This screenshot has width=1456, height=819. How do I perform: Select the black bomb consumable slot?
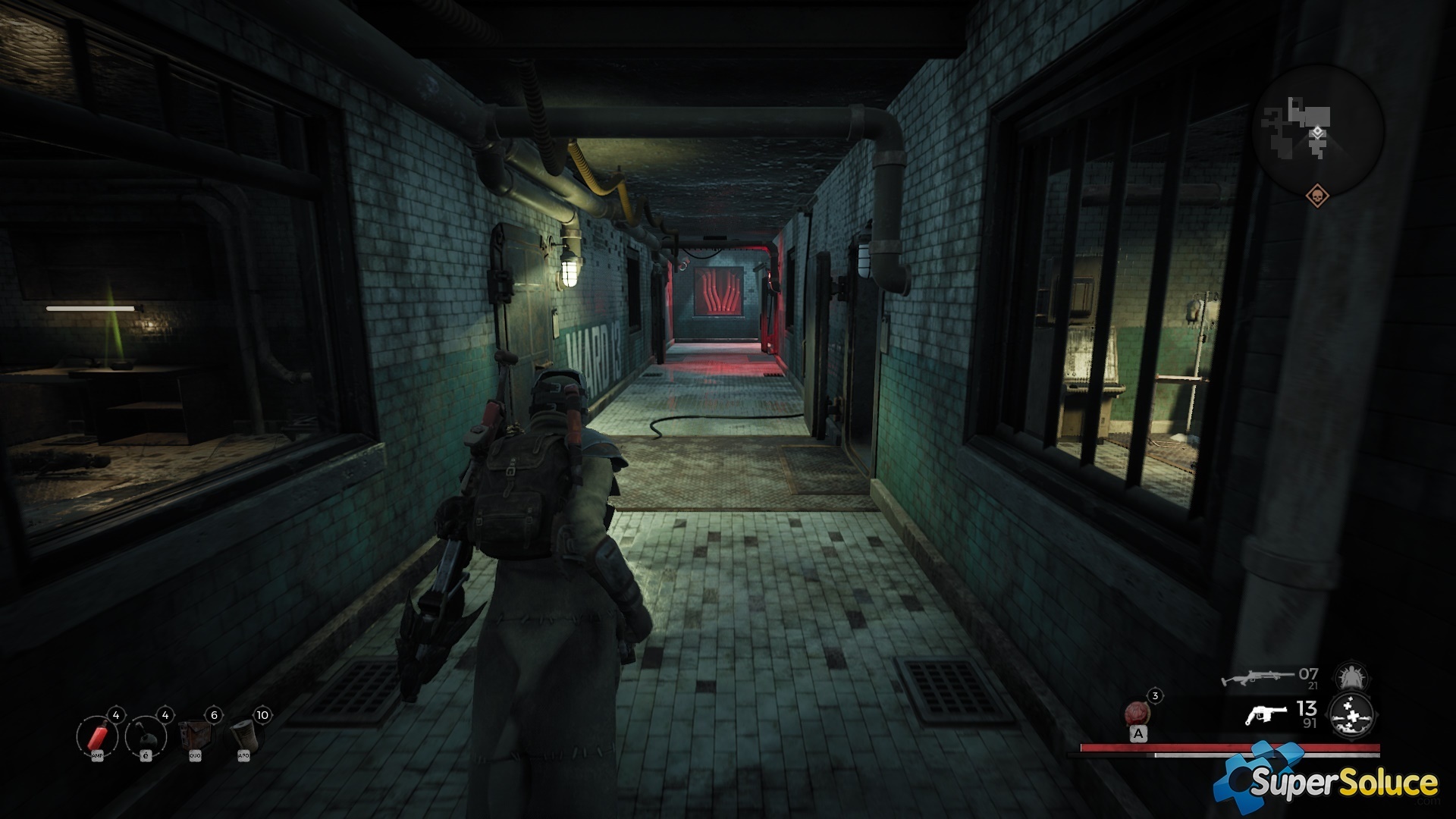pos(146,736)
